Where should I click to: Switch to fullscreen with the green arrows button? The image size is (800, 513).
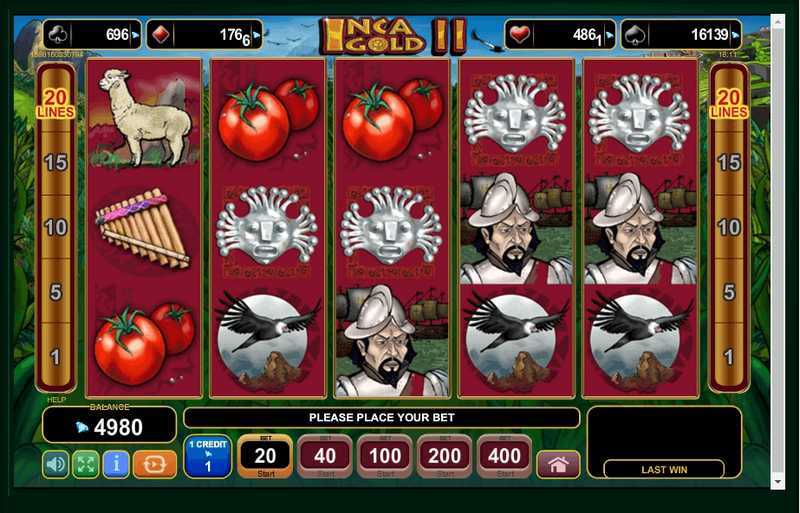[86, 464]
